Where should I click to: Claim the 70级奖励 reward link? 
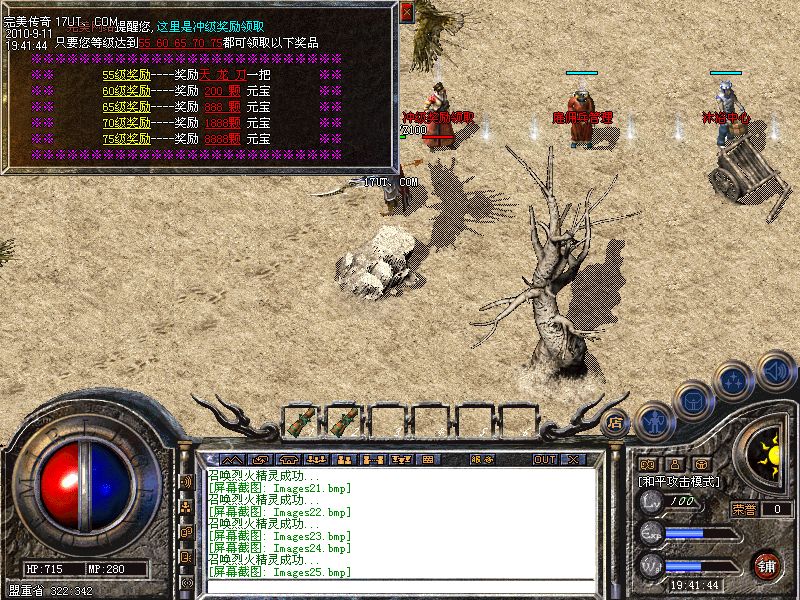pos(126,123)
